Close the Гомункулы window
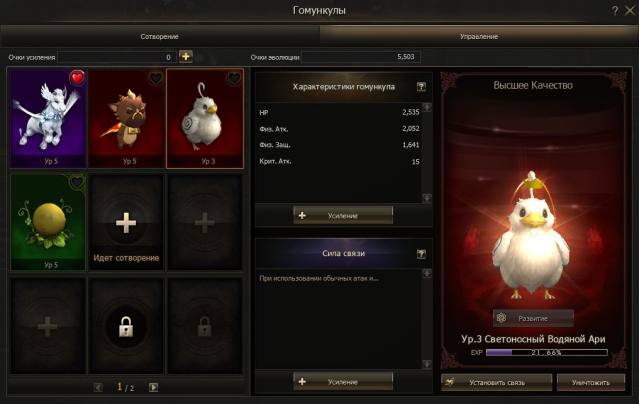The image size is (639, 404). tap(627, 10)
